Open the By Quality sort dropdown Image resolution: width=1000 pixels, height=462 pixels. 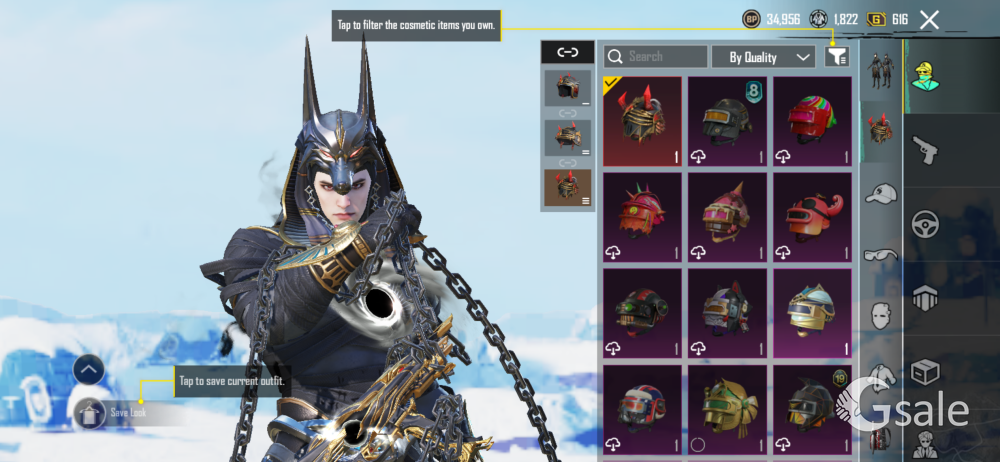tap(769, 57)
